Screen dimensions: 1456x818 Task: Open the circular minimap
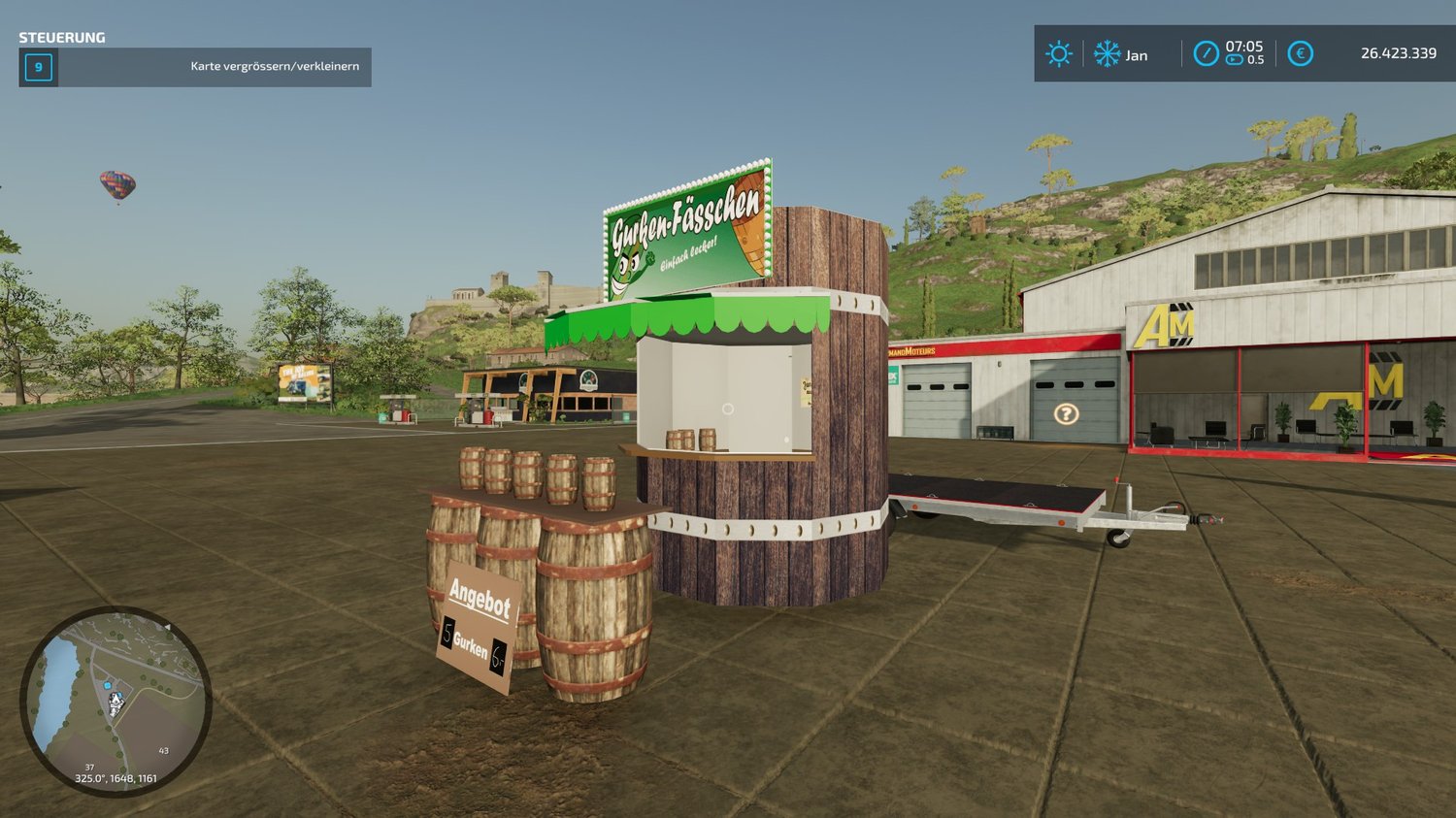tap(116, 701)
